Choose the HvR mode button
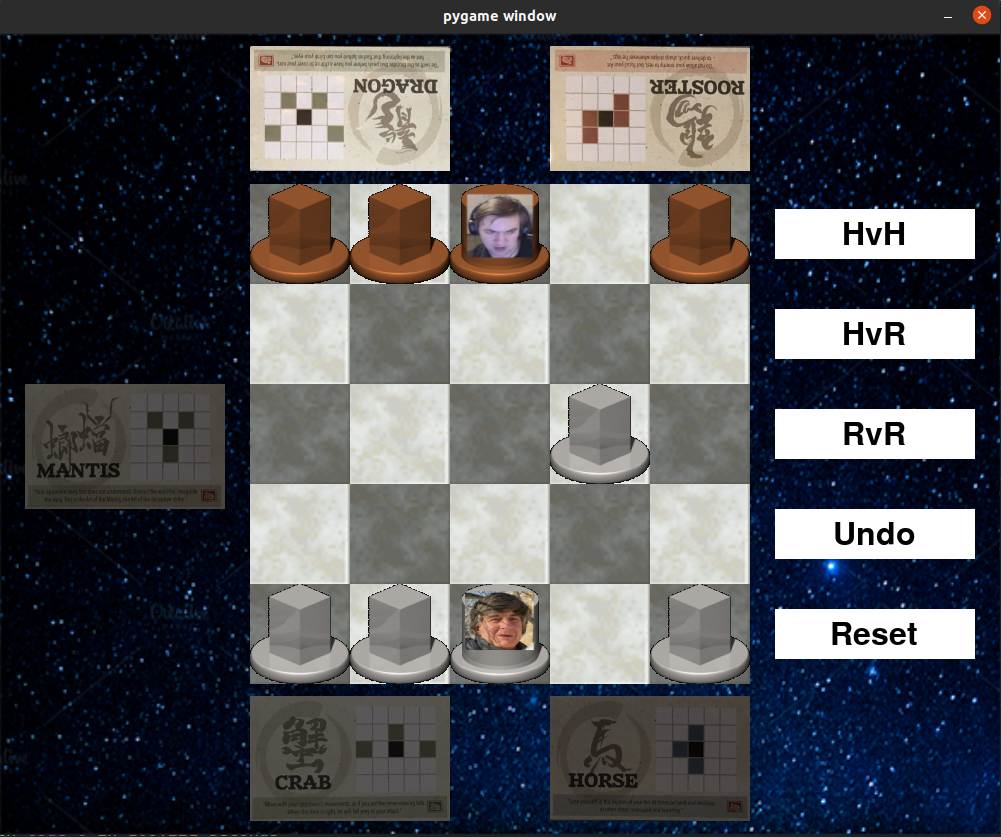Image resolution: width=1001 pixels, height=837 pixels. 874,334
